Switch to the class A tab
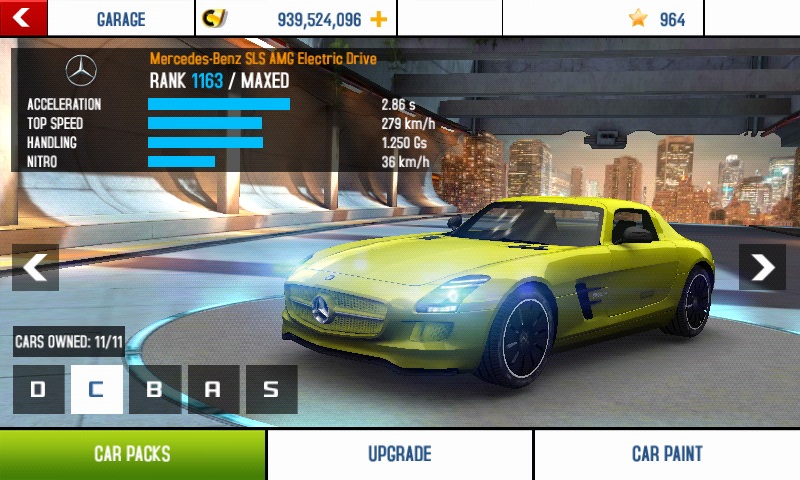 tap(213, 389)
